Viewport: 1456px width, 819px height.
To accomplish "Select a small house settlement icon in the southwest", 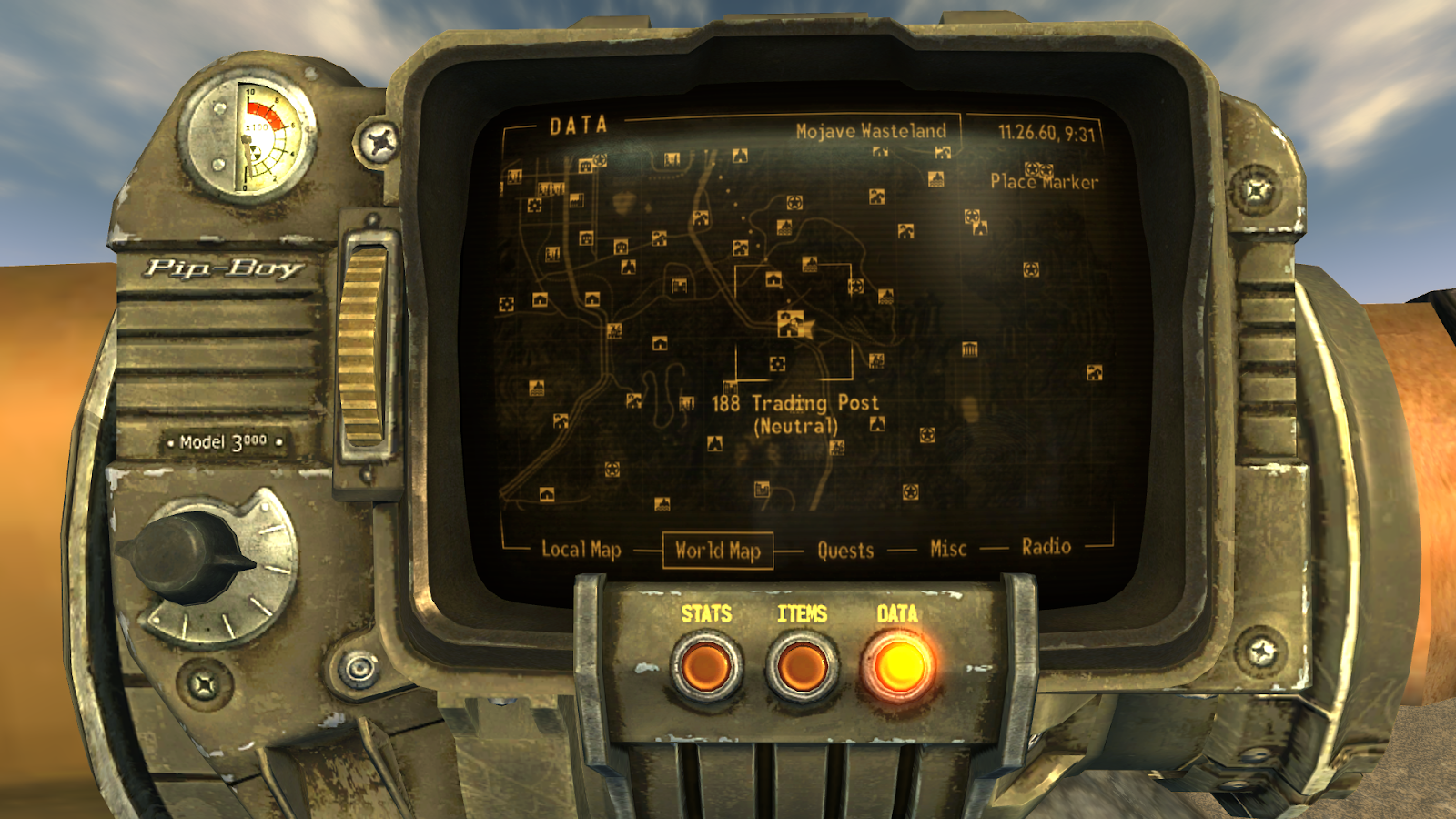I will point(547,494).
